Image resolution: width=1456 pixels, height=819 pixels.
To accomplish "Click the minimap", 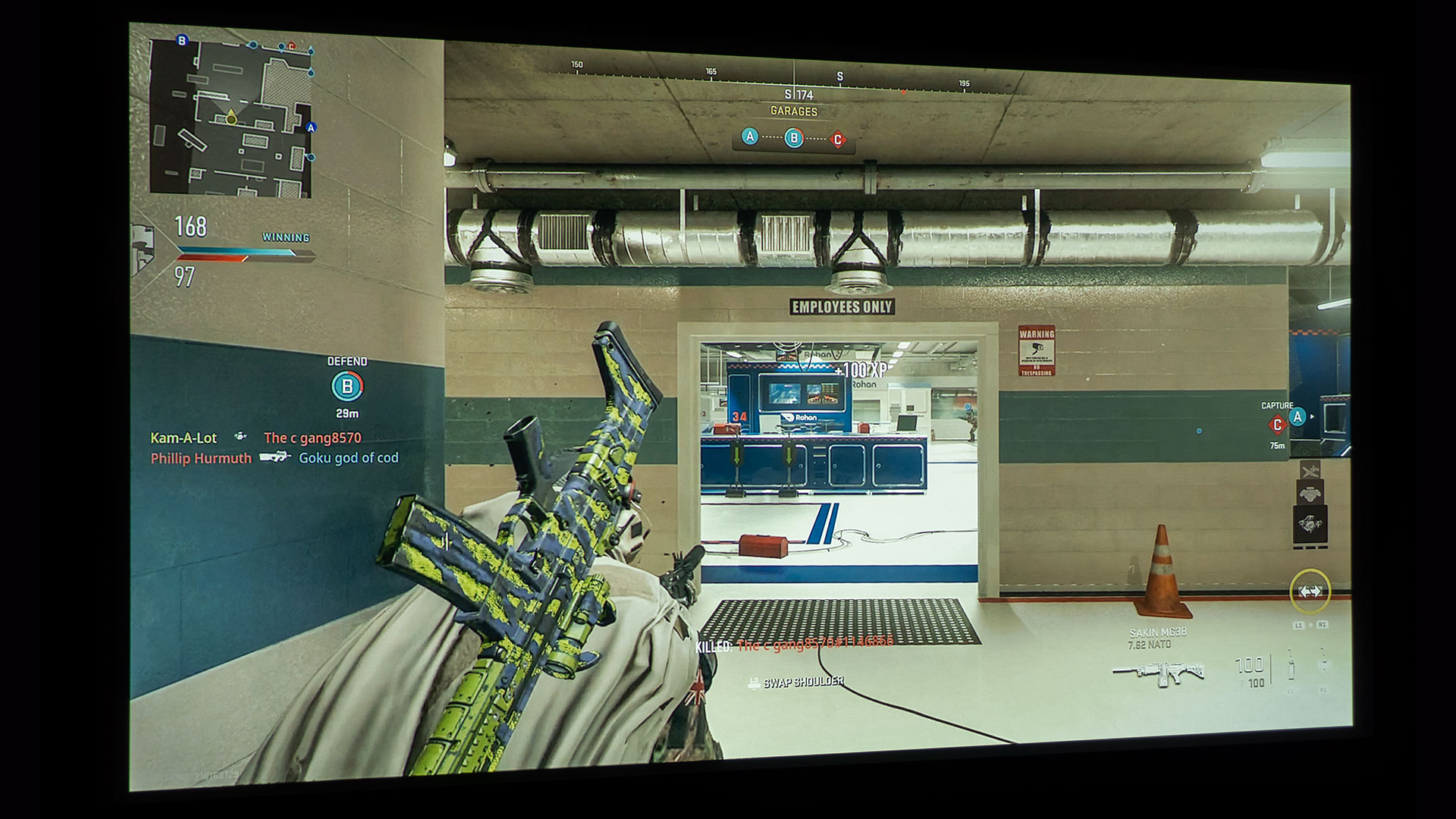I will [231, 118].
